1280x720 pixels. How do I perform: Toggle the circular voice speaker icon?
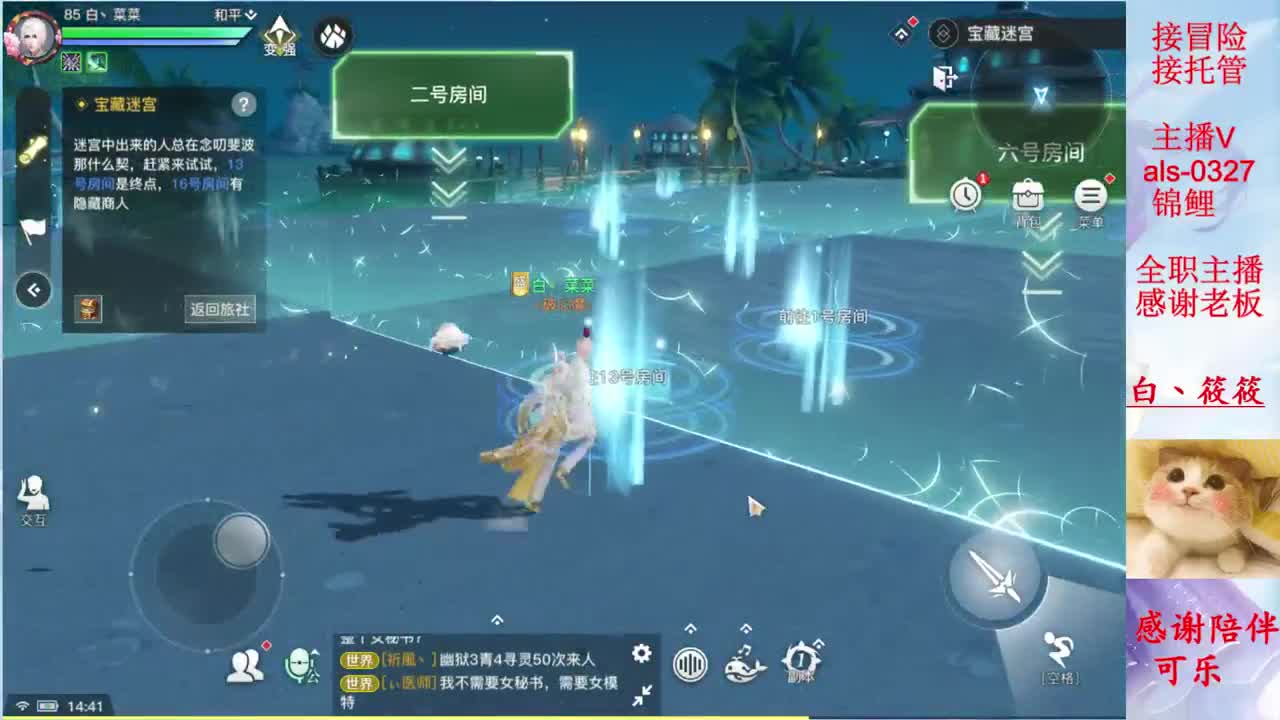(690, 664)
